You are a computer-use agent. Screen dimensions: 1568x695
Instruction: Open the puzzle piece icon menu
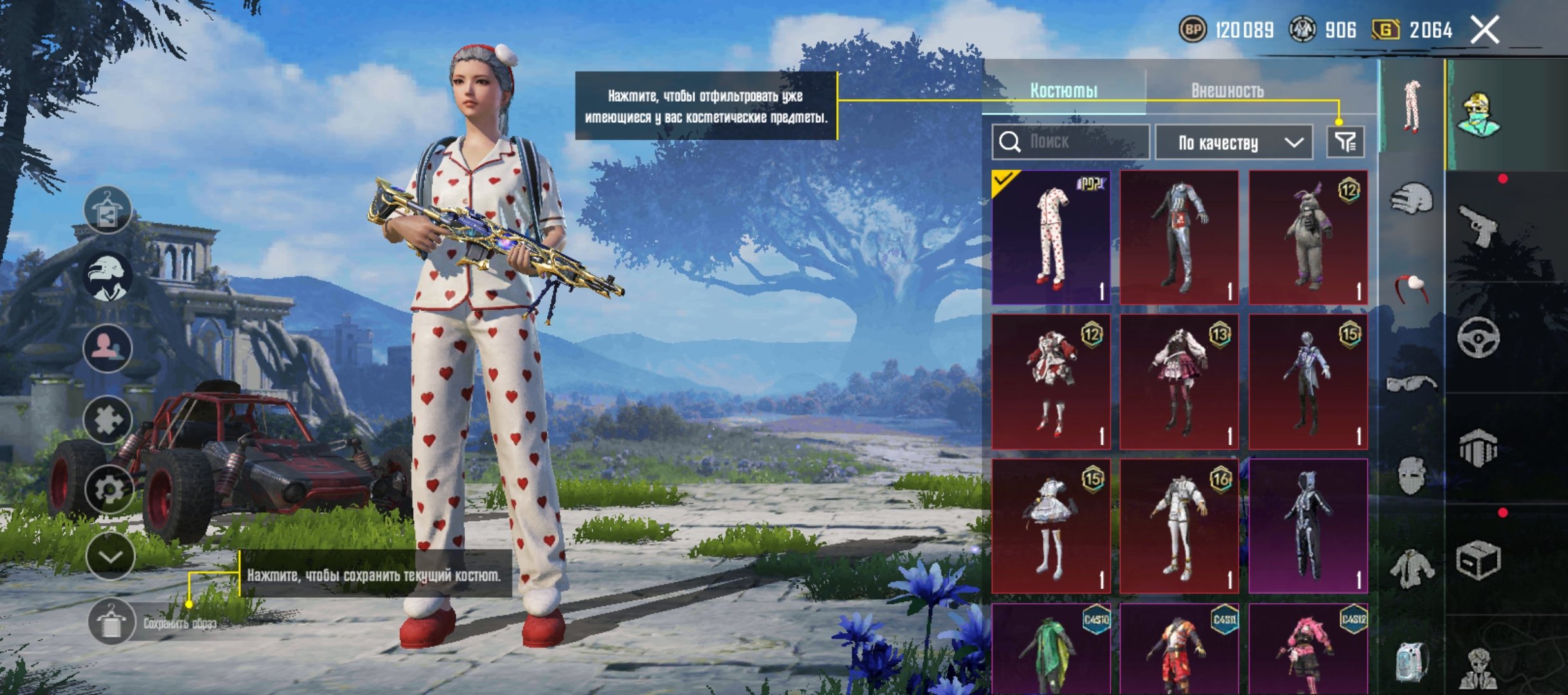107,420
